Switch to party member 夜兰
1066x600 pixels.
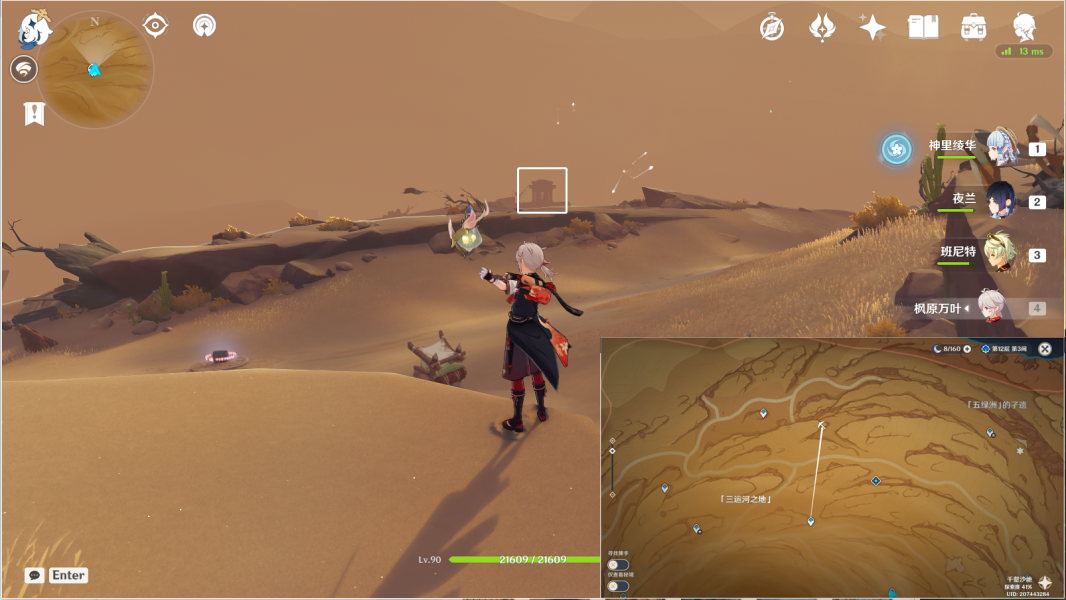click(x=1000, y=201)
